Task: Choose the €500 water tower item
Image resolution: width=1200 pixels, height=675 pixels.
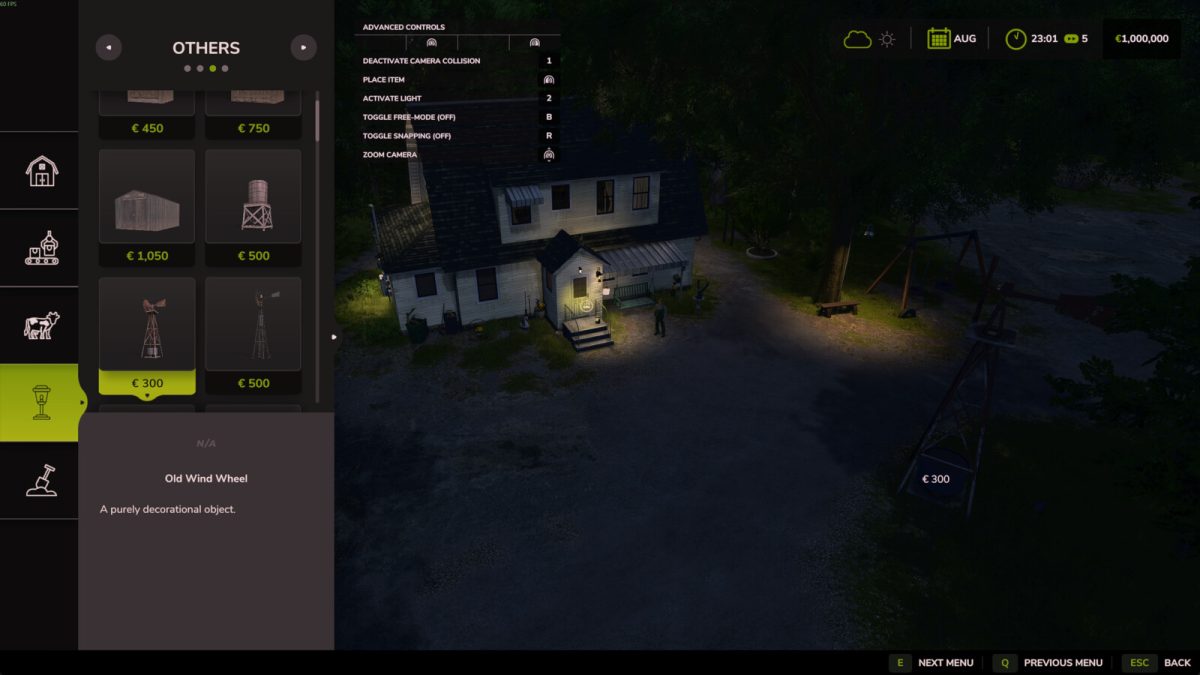Action: [253, 210]
